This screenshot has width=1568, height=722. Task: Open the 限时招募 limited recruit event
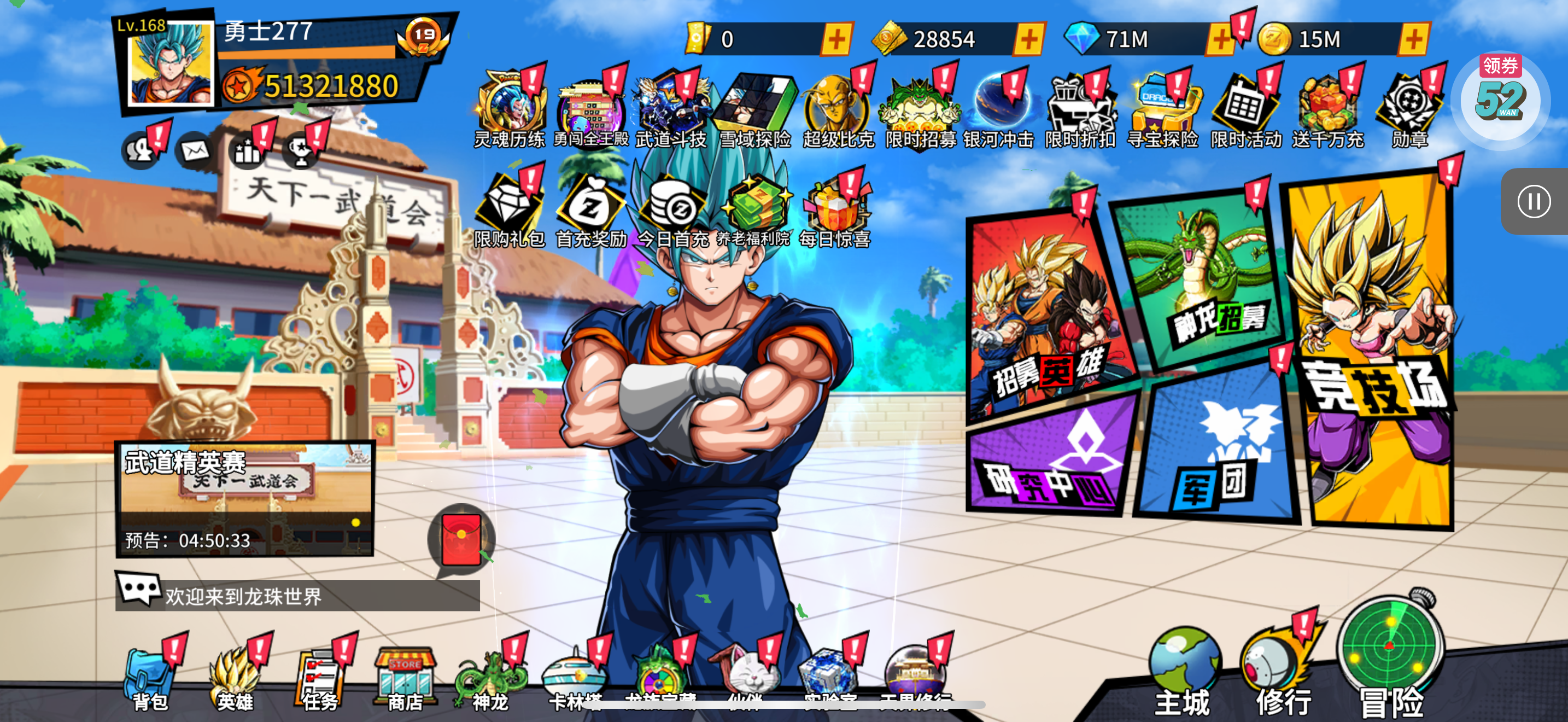(920, 113)
